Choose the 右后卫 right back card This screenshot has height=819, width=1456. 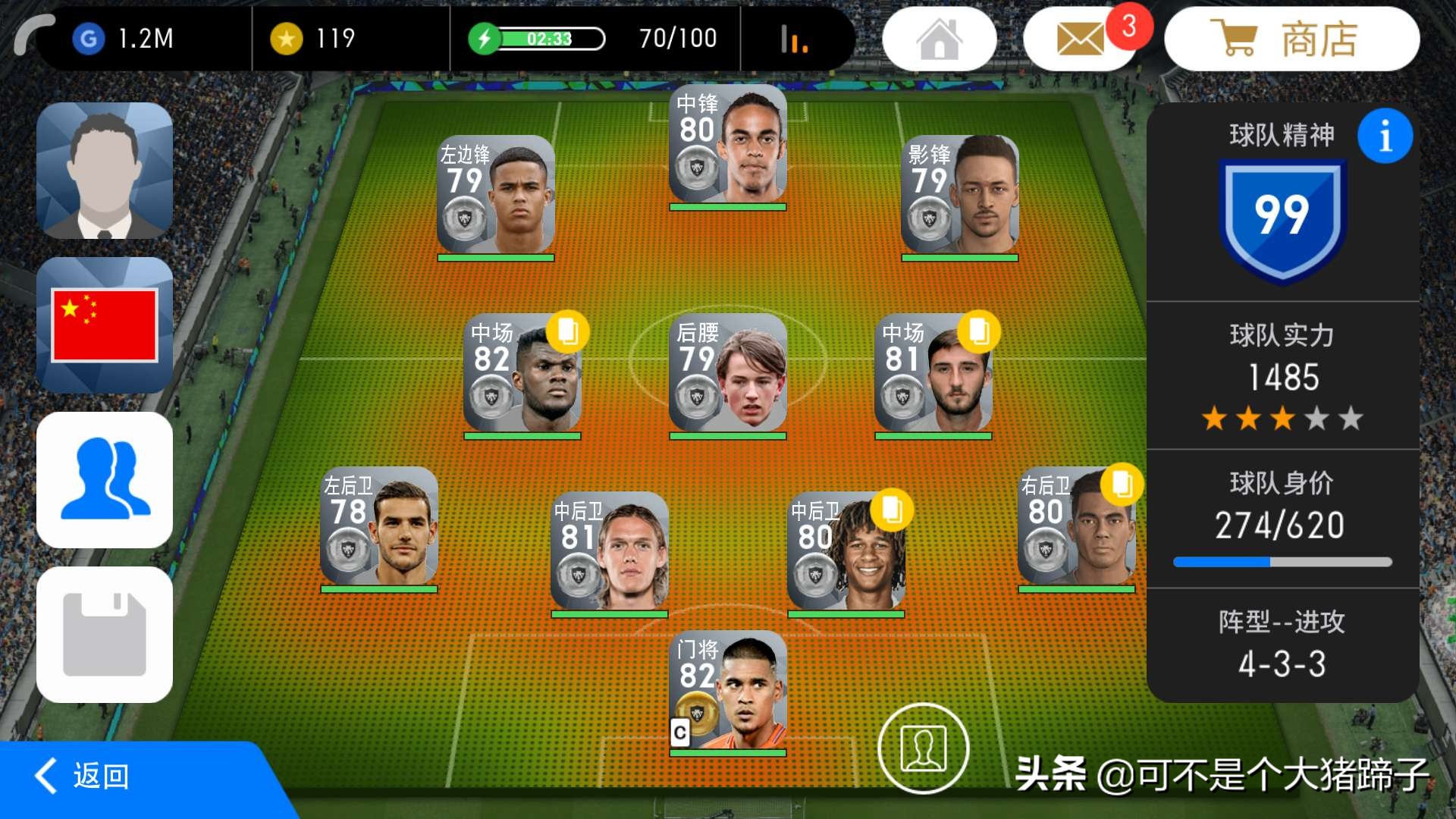coord(1076,527)
